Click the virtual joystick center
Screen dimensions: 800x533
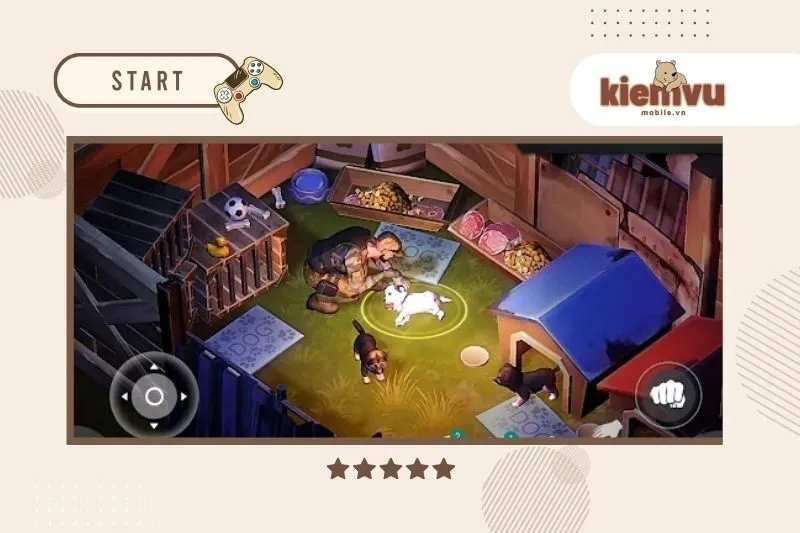click(x=154, y=396)
